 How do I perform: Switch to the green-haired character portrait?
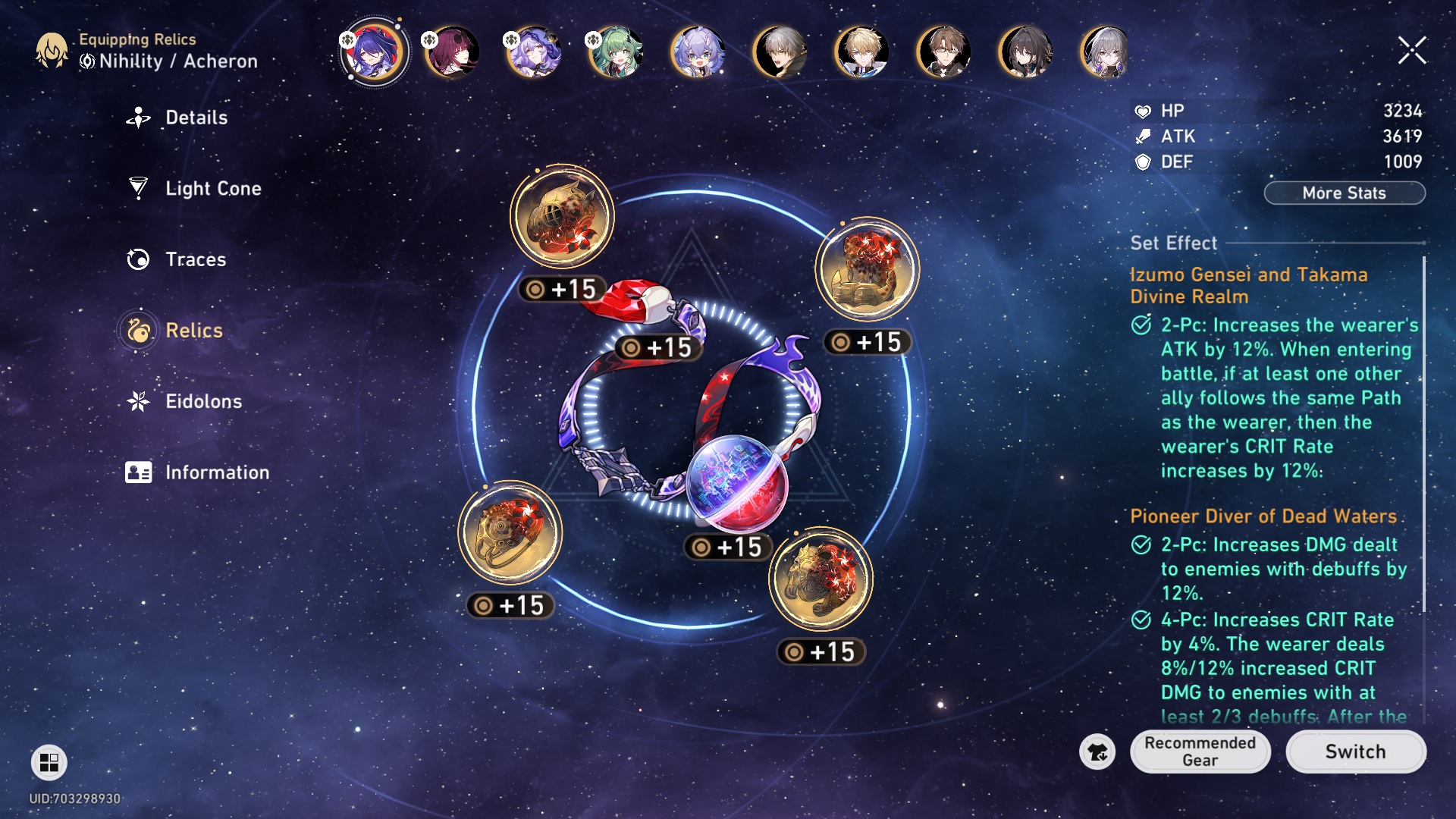click(616, 52)
